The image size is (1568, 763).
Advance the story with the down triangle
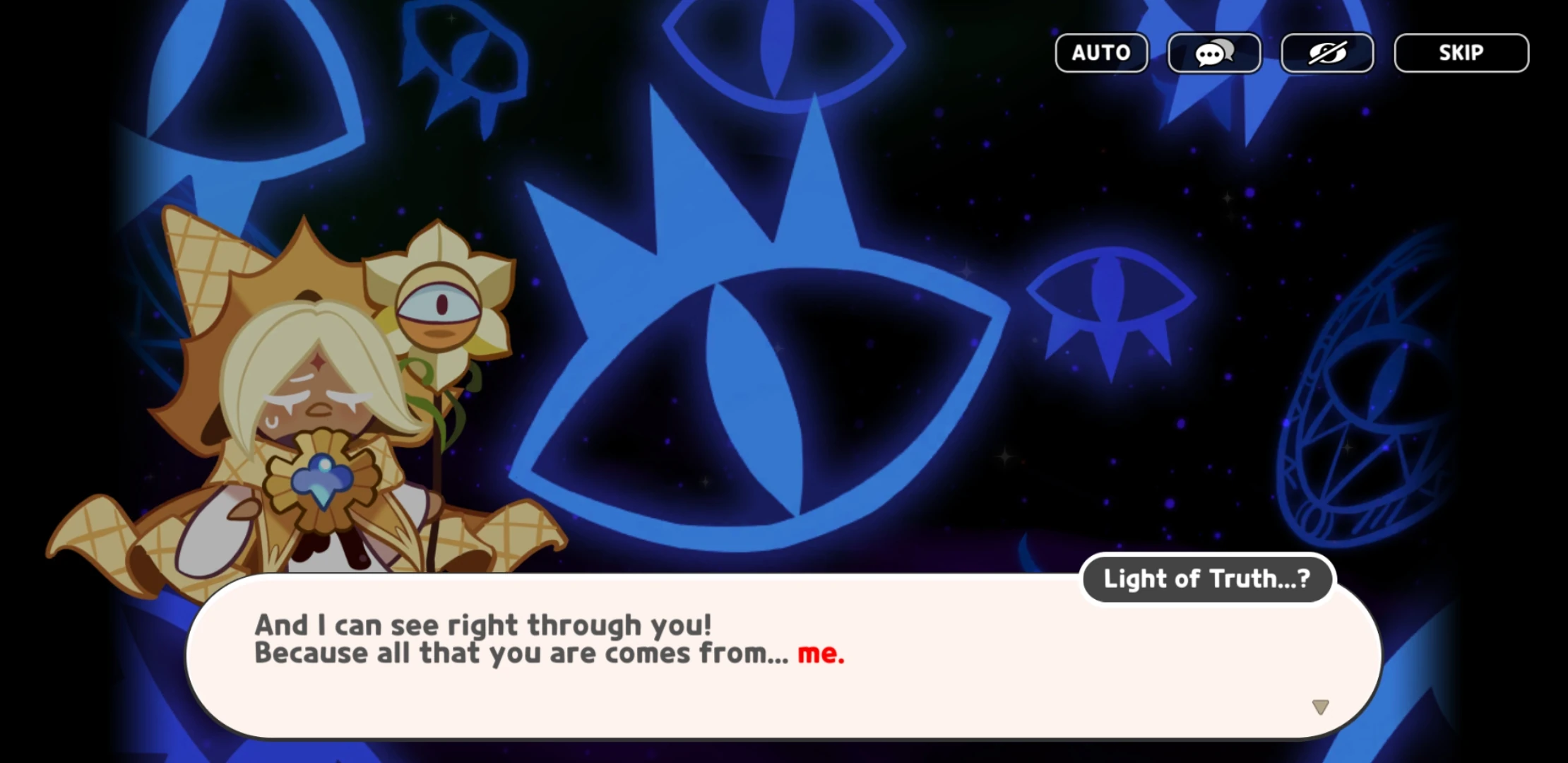point(1321,706)
